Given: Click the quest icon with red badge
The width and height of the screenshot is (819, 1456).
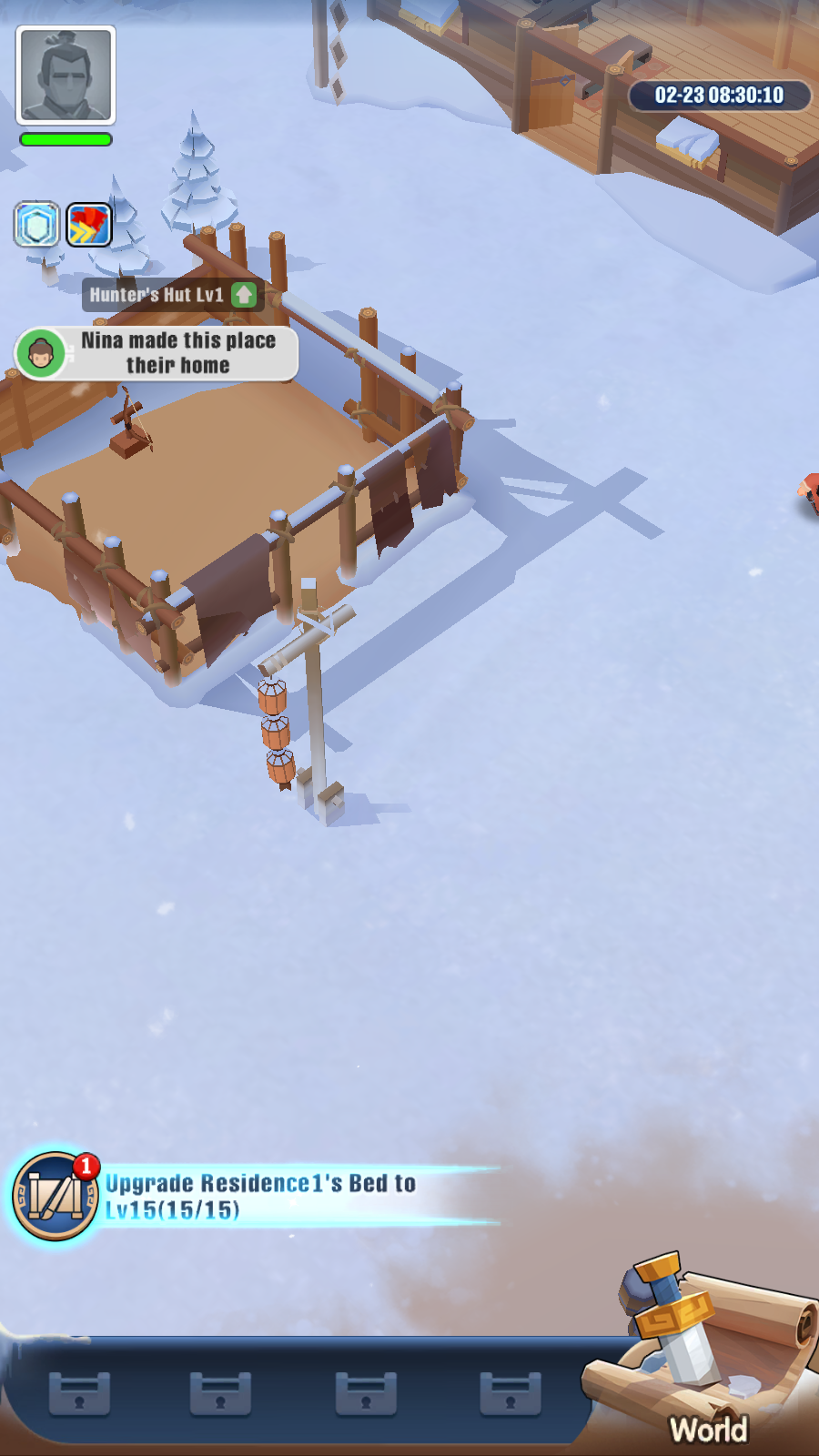Looking at the screenshot, I should (x=55, y=1197).
